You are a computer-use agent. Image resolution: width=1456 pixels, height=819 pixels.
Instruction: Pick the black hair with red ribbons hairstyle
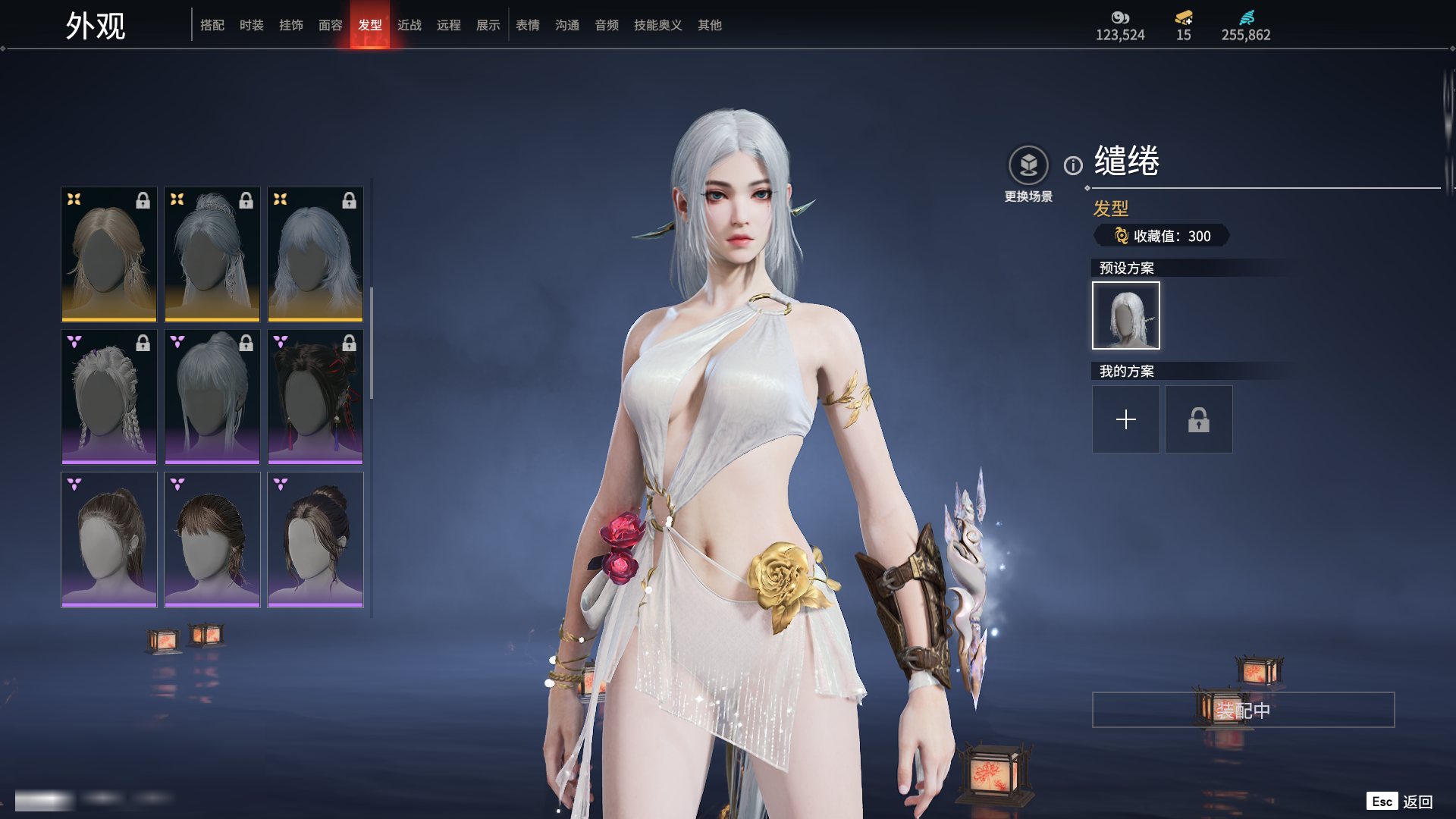click(315, 397)
